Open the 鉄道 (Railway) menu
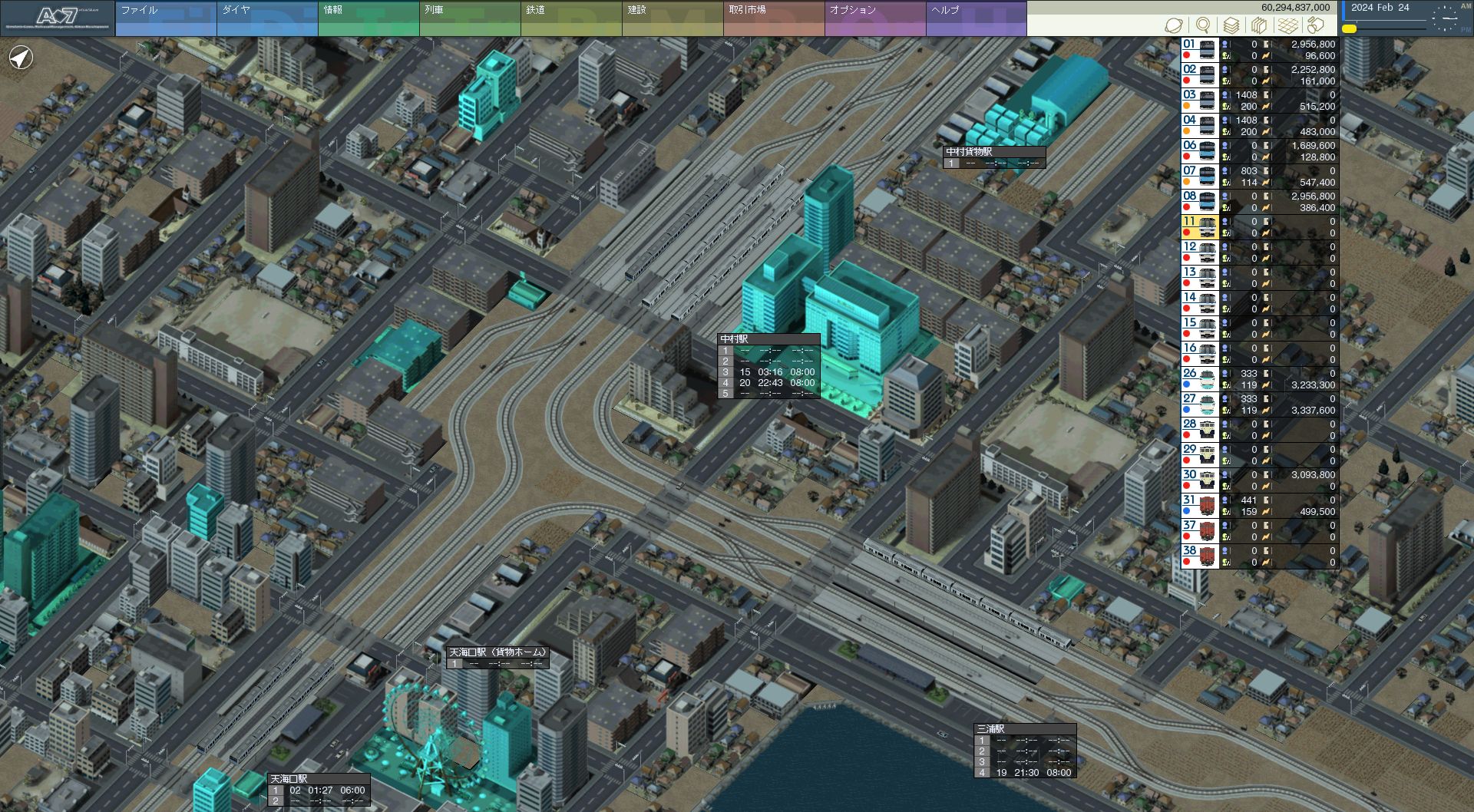The width and height of the screenshot is (1474, 812). [571, 18]
